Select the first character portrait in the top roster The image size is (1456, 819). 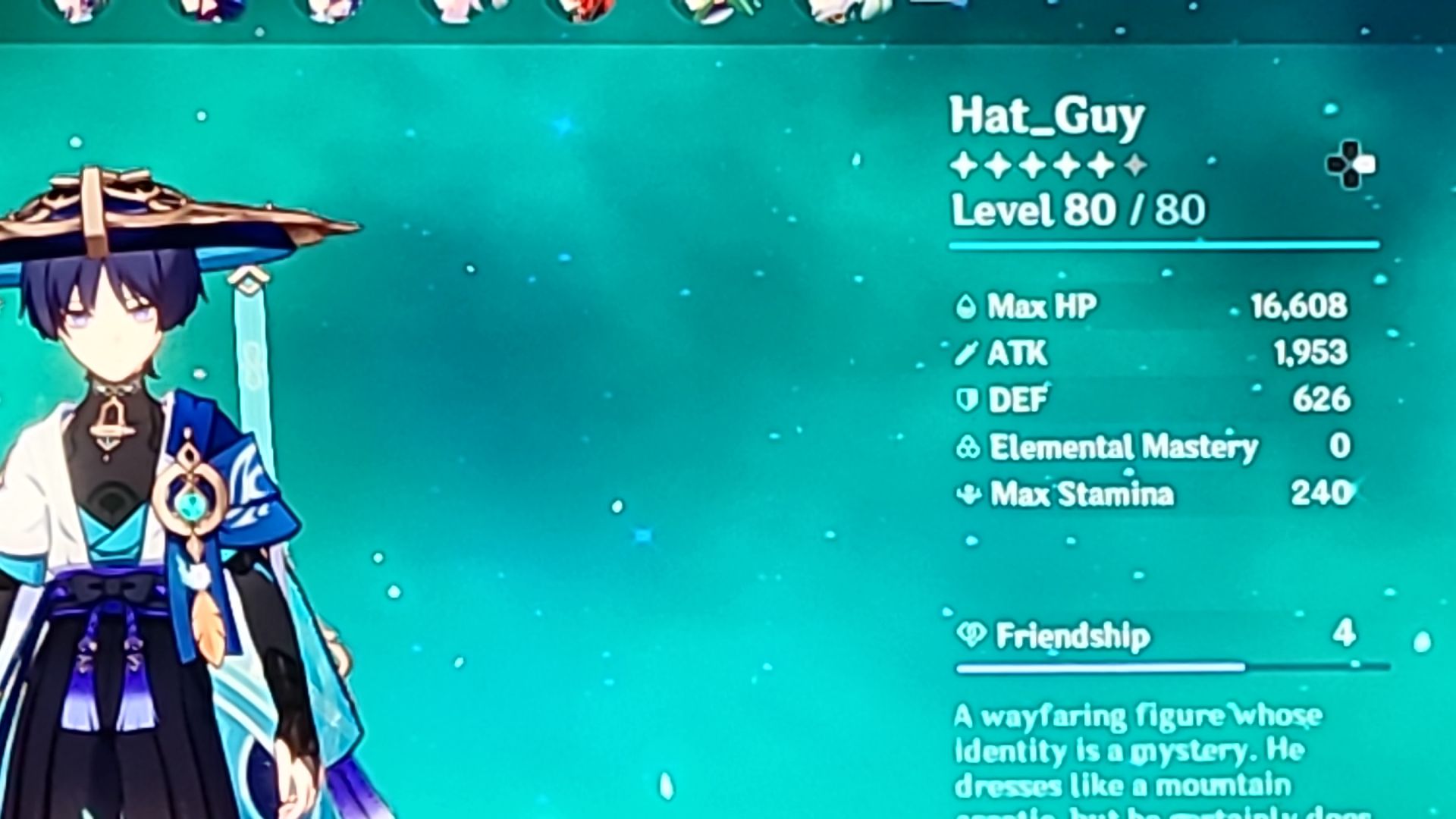point(76,9)
